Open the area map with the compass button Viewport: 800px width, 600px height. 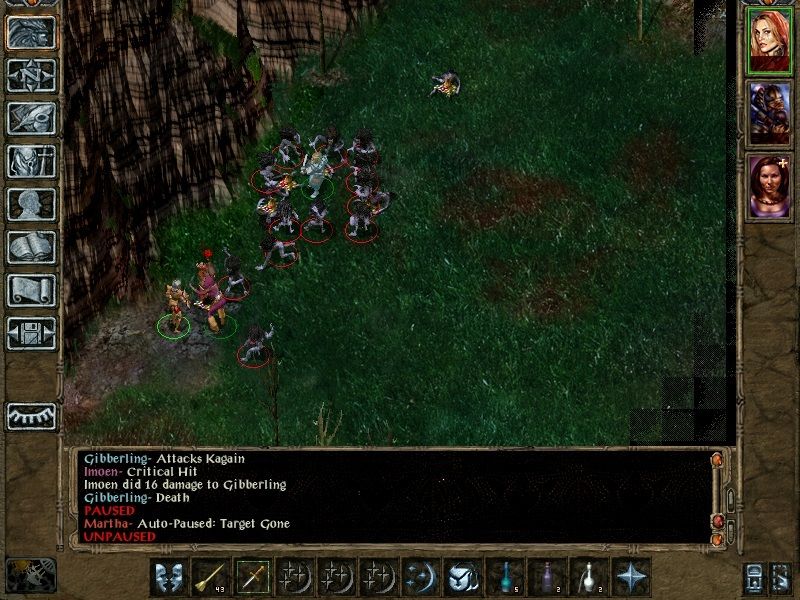click(31, 75)
